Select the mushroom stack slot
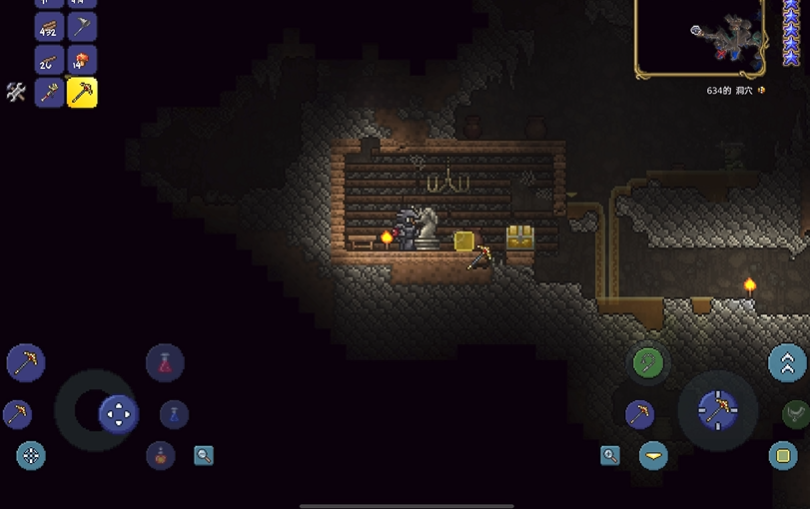Image resolution: width=810 pixels, height=509 pixels. [81, 60]
